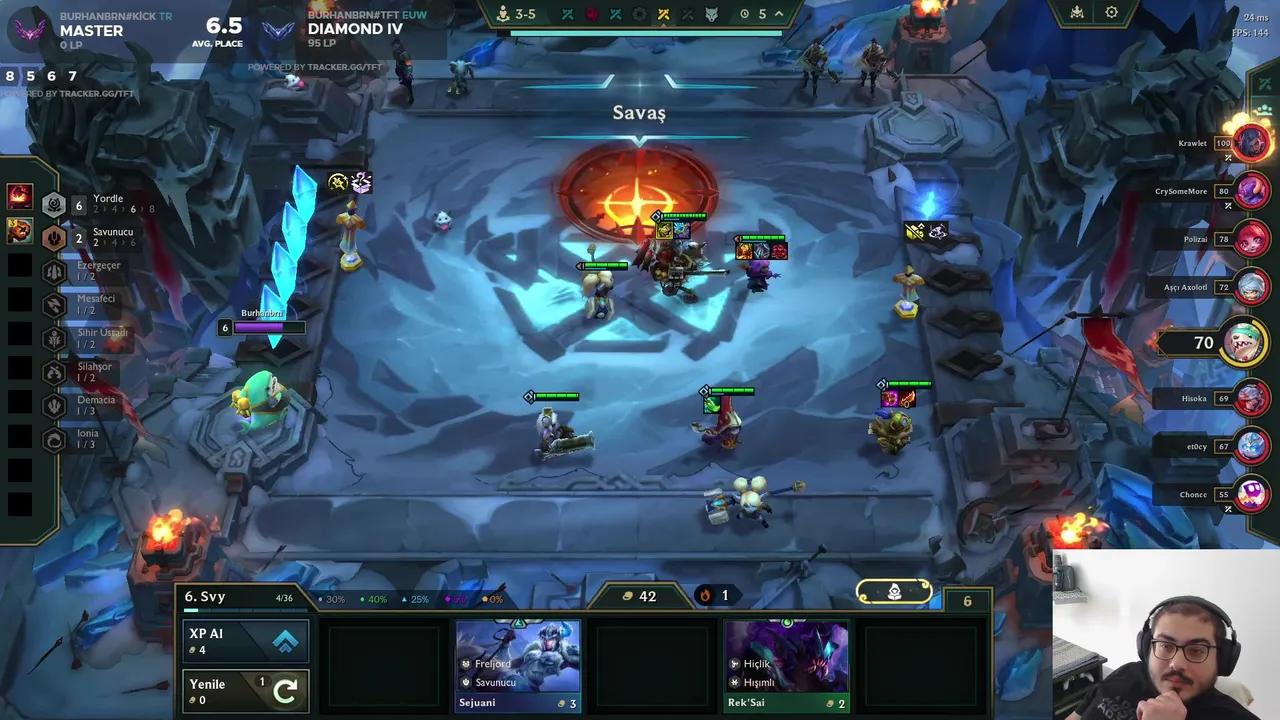The width and height of the screenshot is (1280, 720).
Task: Toggle mute icon under Chonce
Action: pos(1228,509)
